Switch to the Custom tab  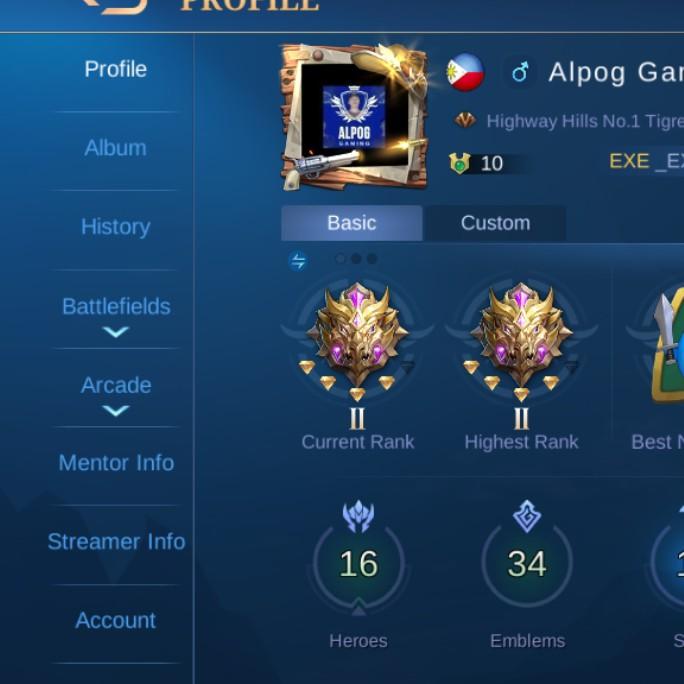tap(495, 223)
